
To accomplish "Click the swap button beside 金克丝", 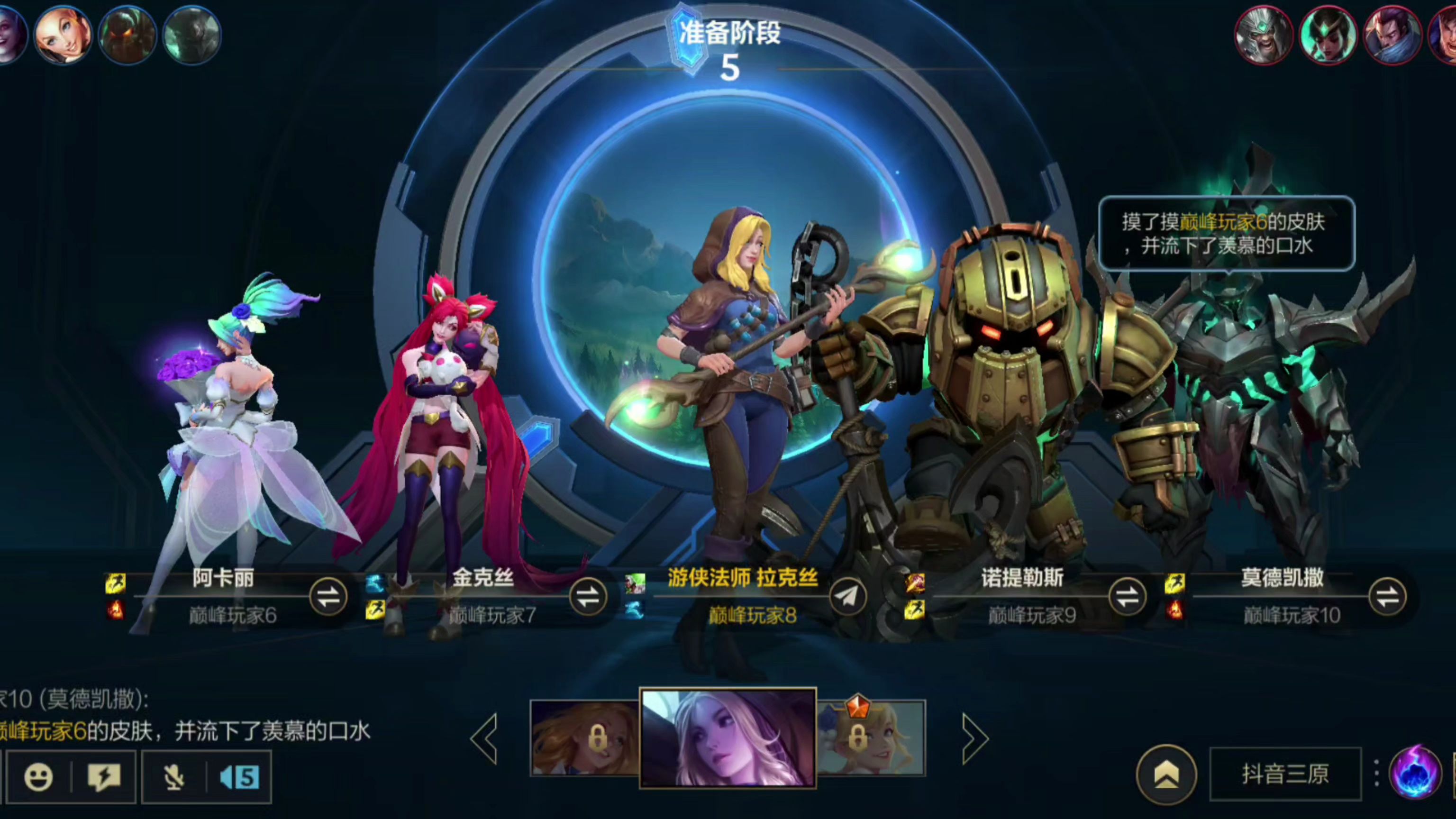I will coord(588,597).
